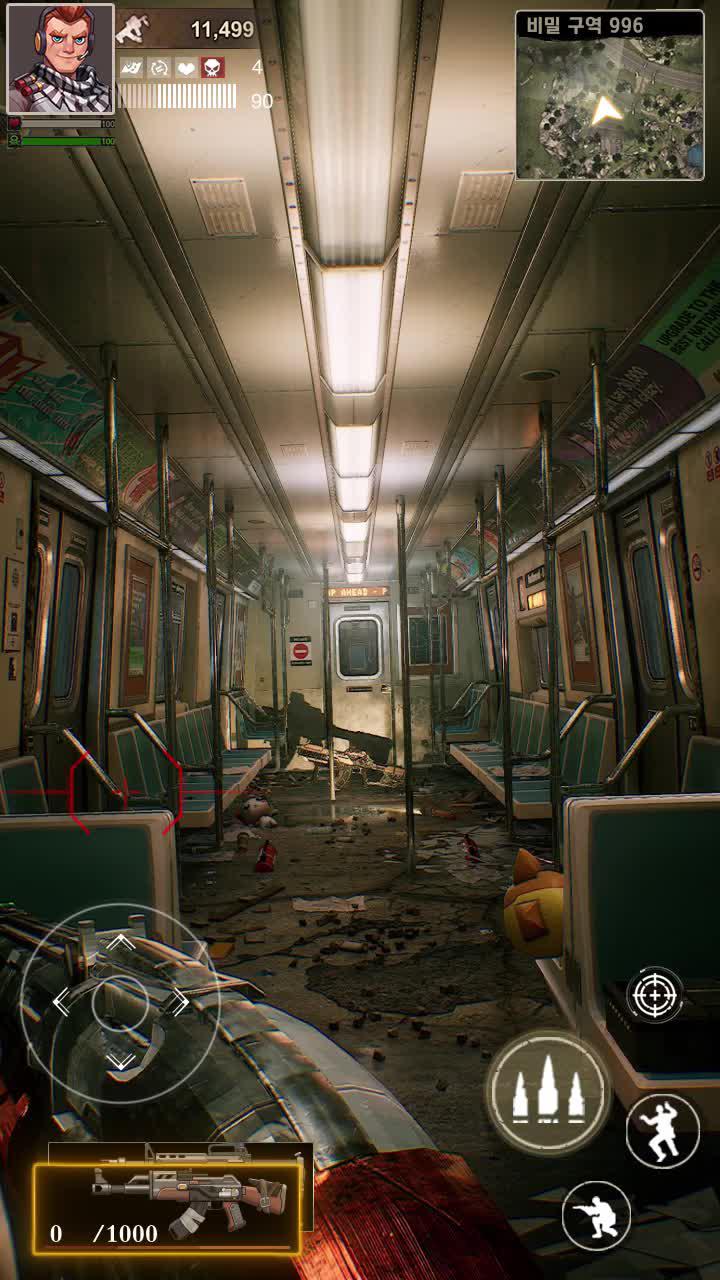Open the secret zone minimap
Screen dimensions: 720x1280
[x=610, y=96]
